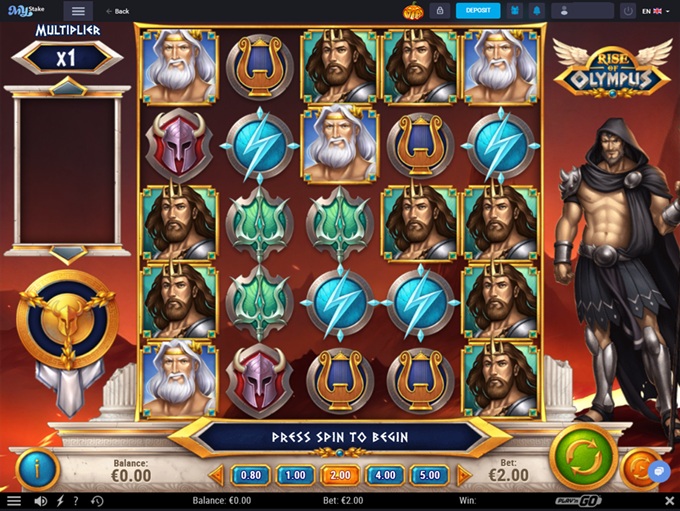This screenshot has width=680, height=511.
Task: Open the game menu at bottom-left
Action: [14, 501]
